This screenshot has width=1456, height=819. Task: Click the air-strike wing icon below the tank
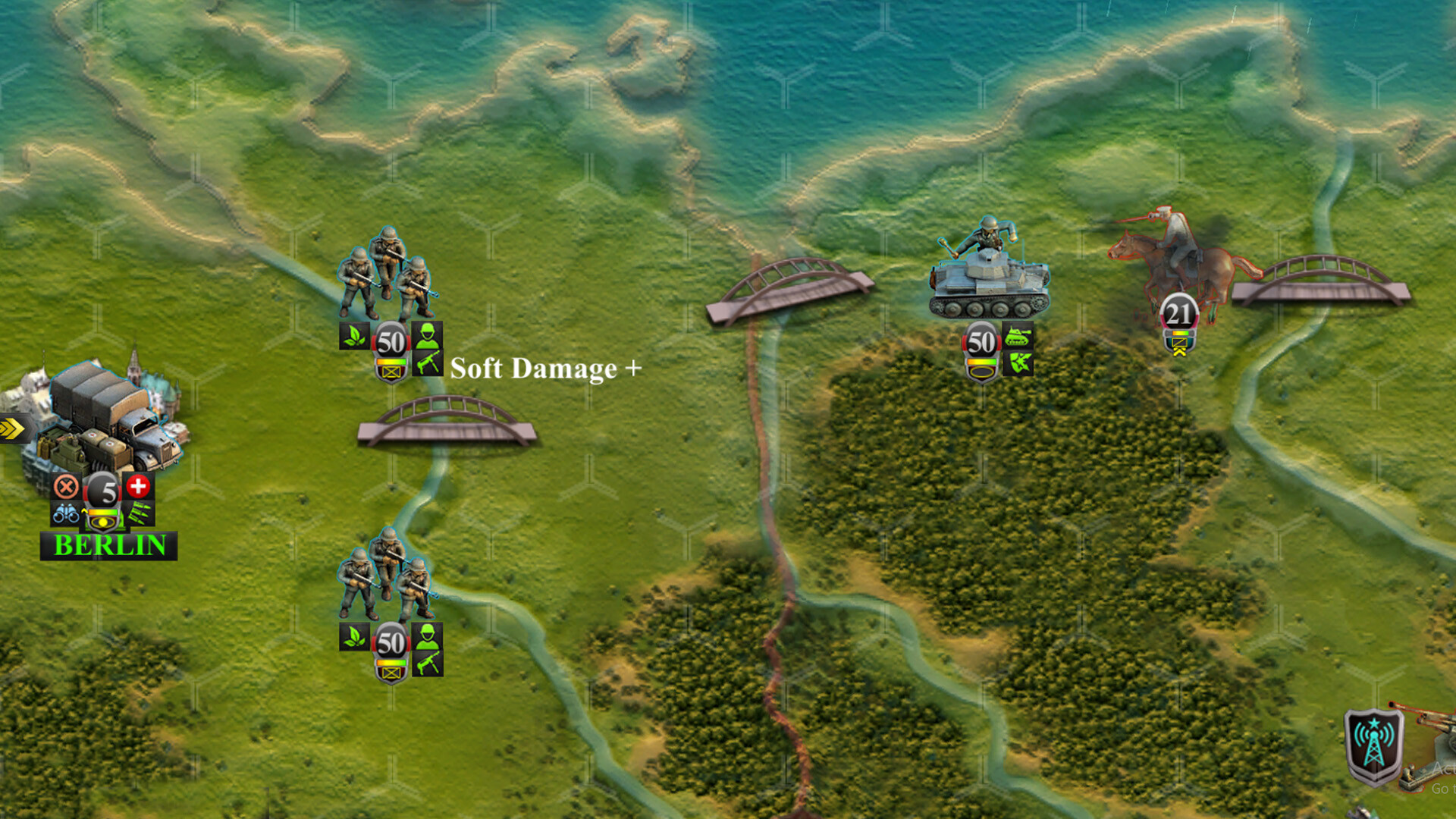1018,363
